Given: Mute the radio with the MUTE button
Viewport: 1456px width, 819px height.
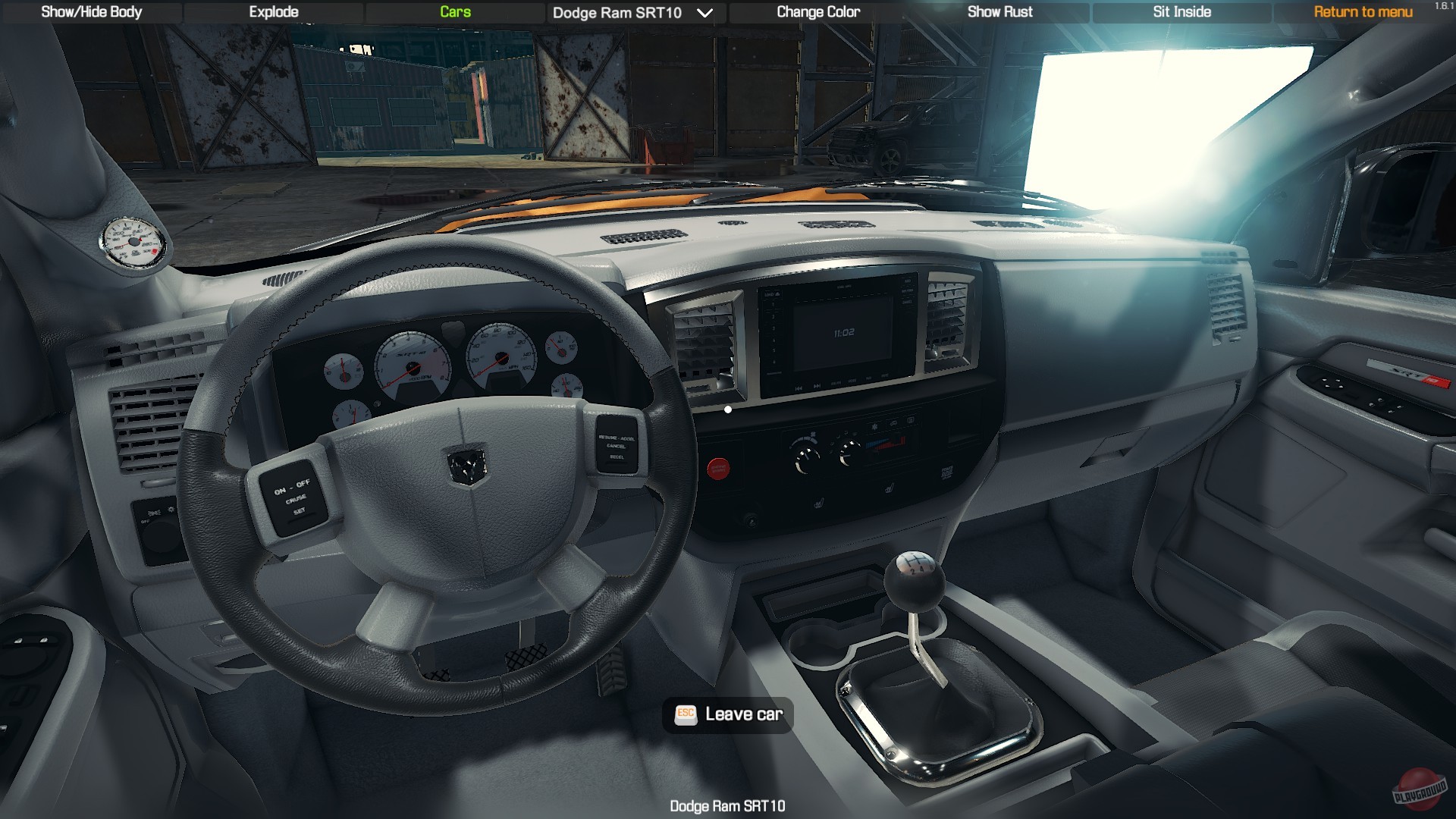Looking at the screenshot, I should pyautogui.click(x=886, y=375).
